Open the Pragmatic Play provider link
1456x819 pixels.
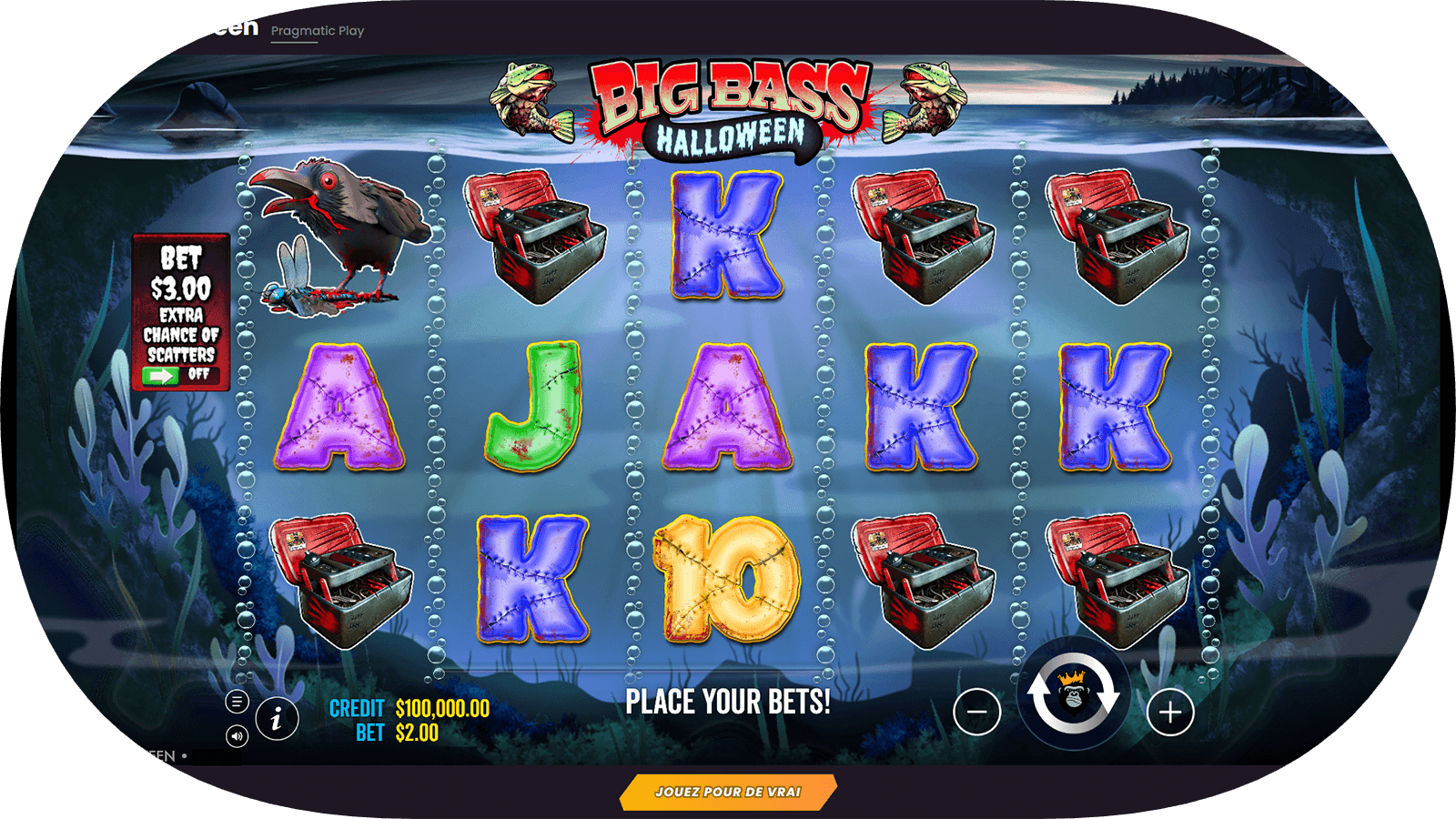pyautogui.click(x=318, y=31)
